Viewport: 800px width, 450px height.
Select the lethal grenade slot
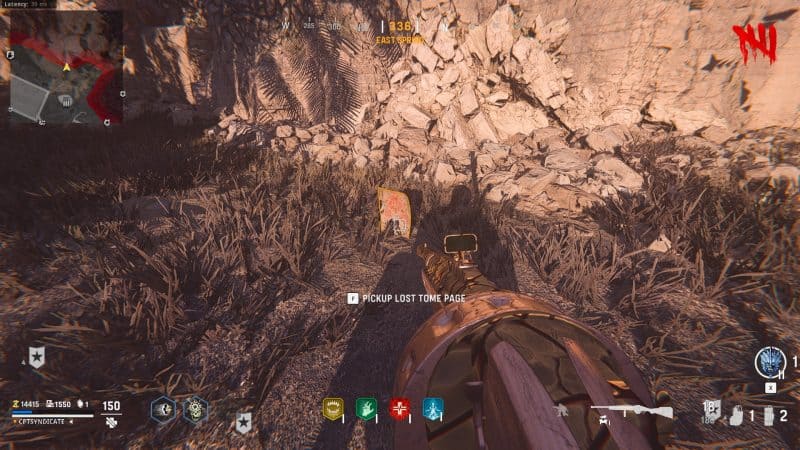click(768, 414)
